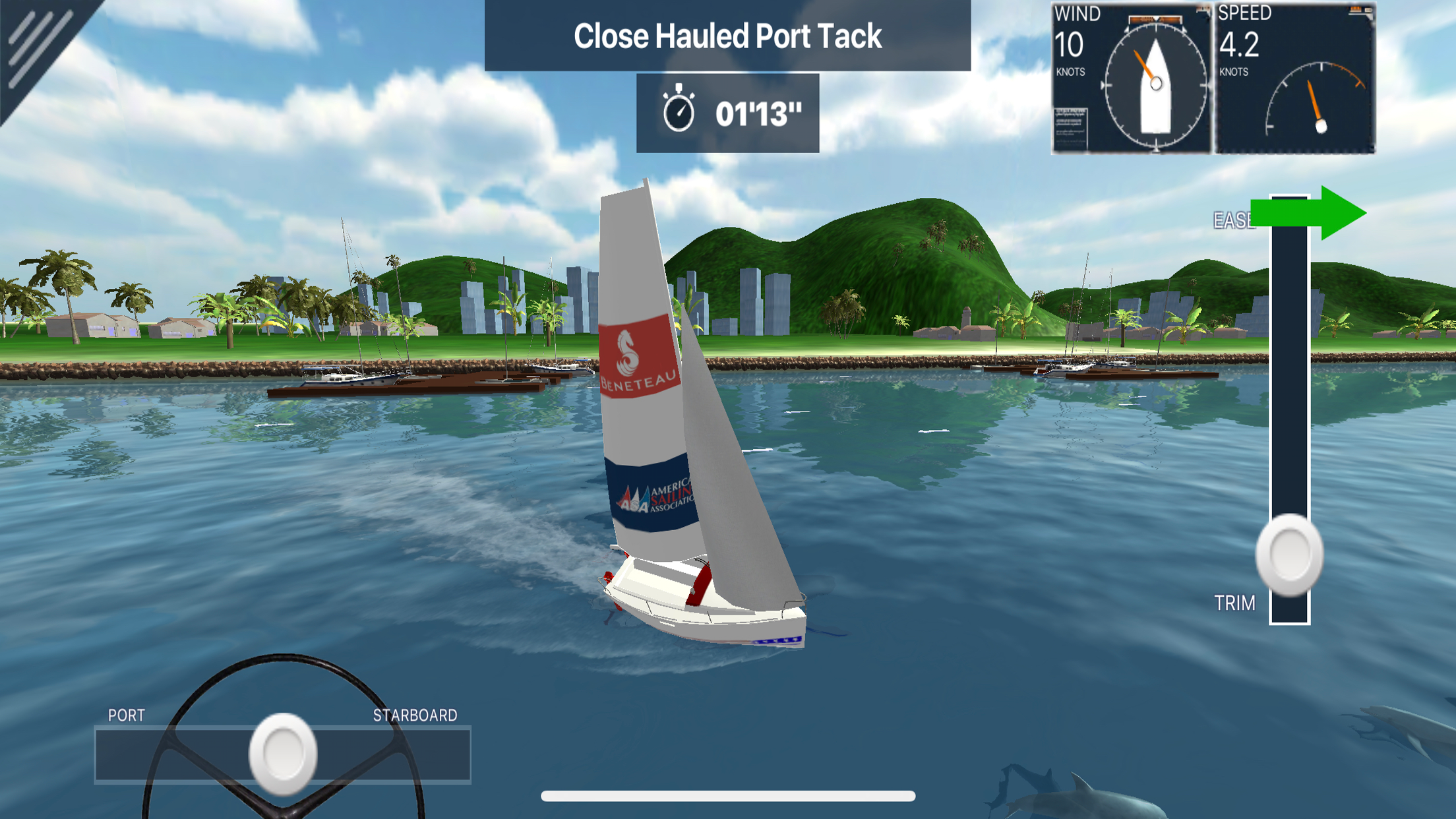Image resolution: width=1456 pixels, height=819 pixels.
Task: Click the steering wheel rudder knob
Action: (283, 754)
